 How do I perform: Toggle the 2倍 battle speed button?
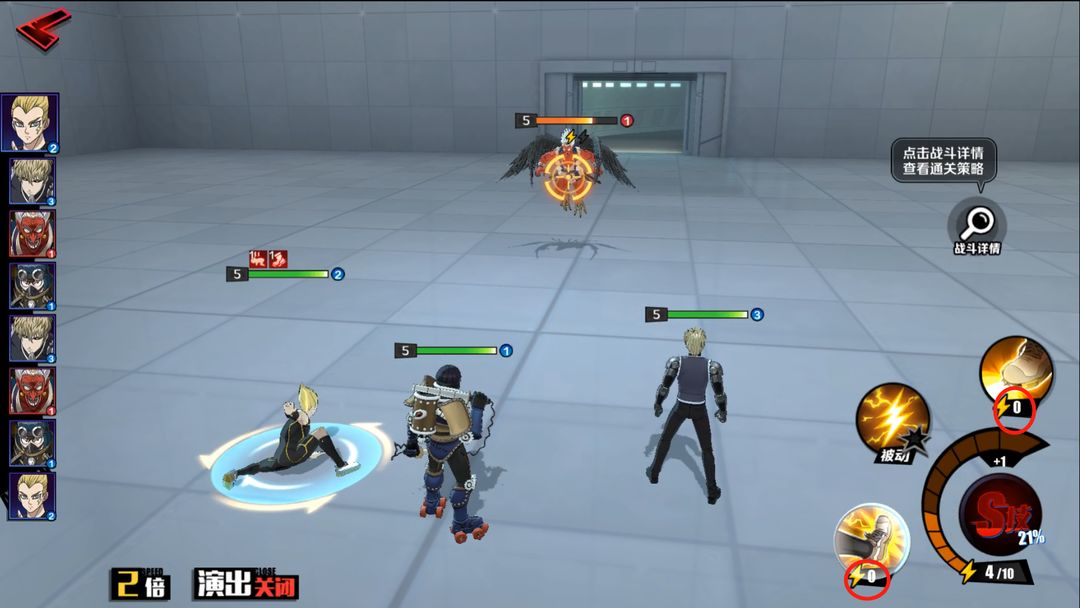(x=140, y=584)
